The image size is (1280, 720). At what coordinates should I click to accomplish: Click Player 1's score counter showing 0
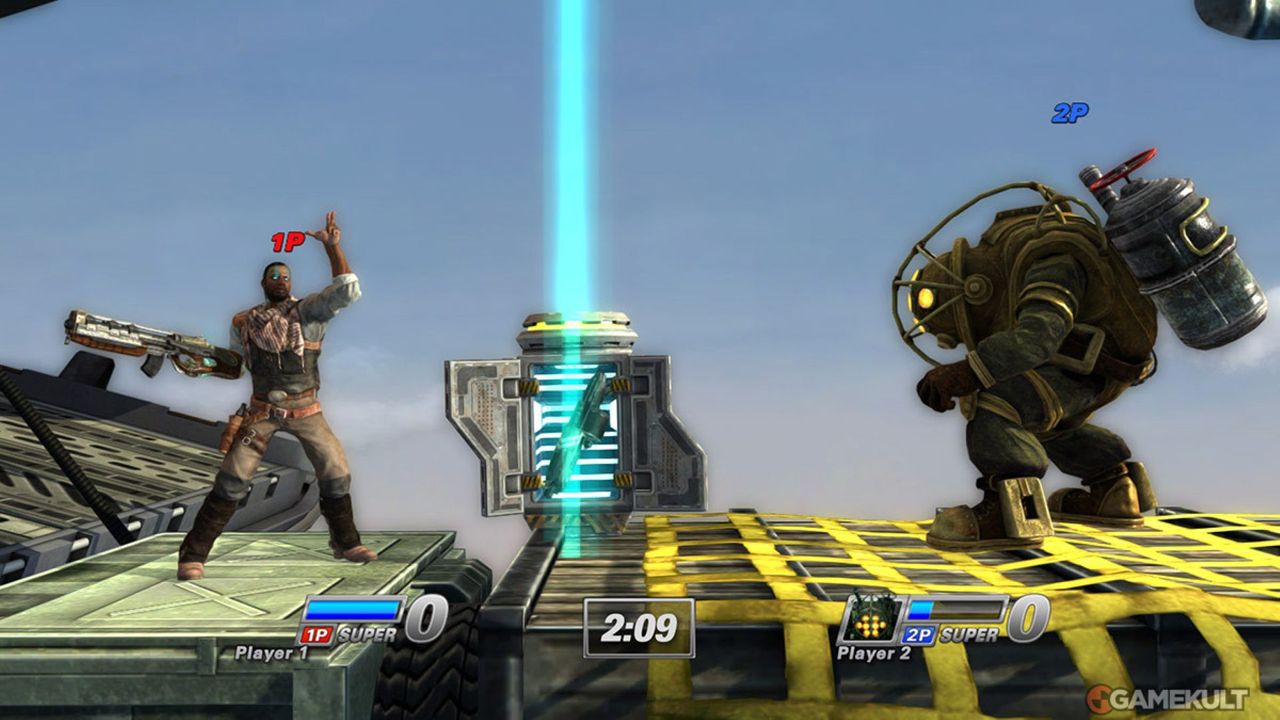(x=425, y=621)
